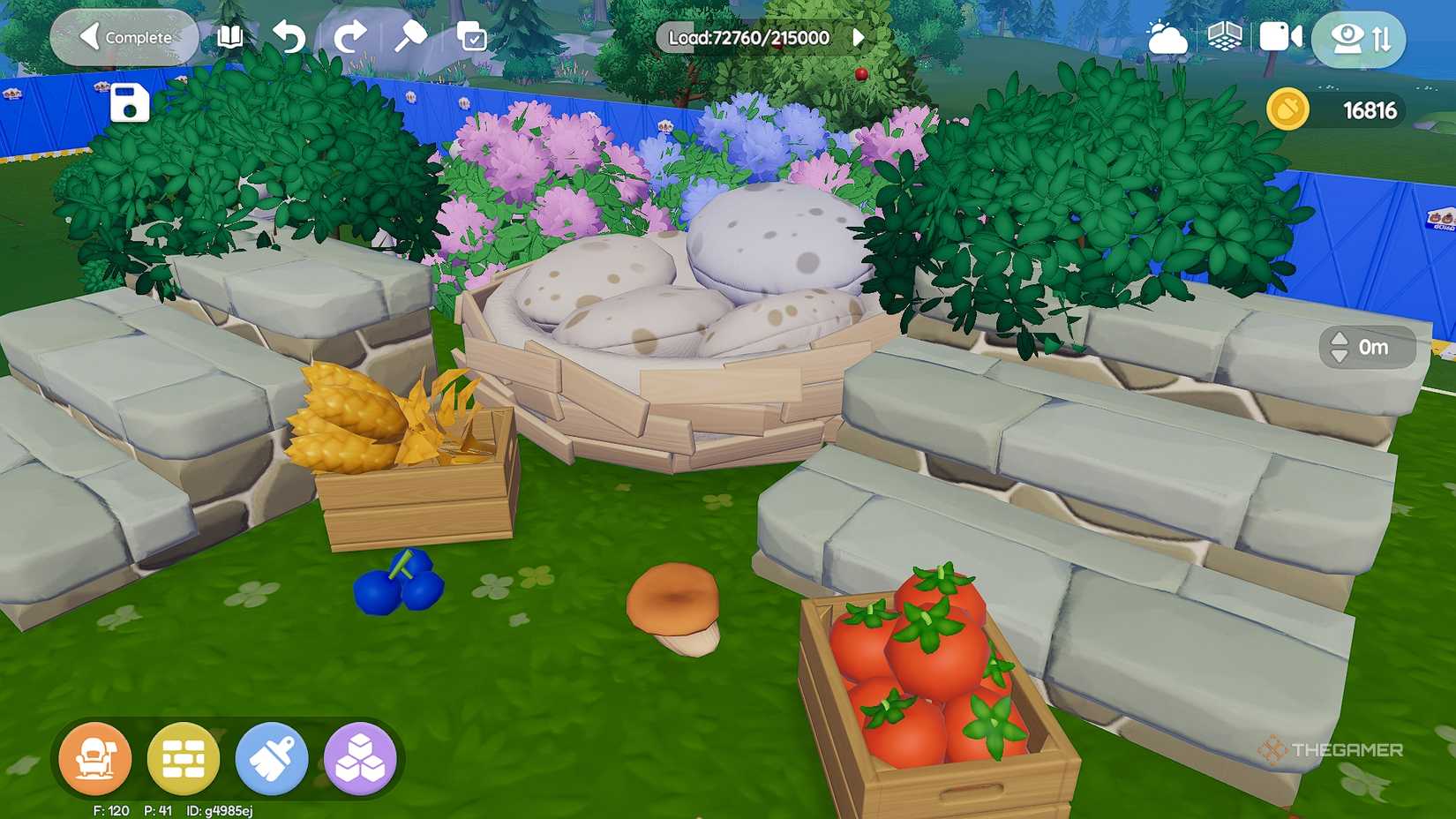Undo the last building action

point(289,37)
